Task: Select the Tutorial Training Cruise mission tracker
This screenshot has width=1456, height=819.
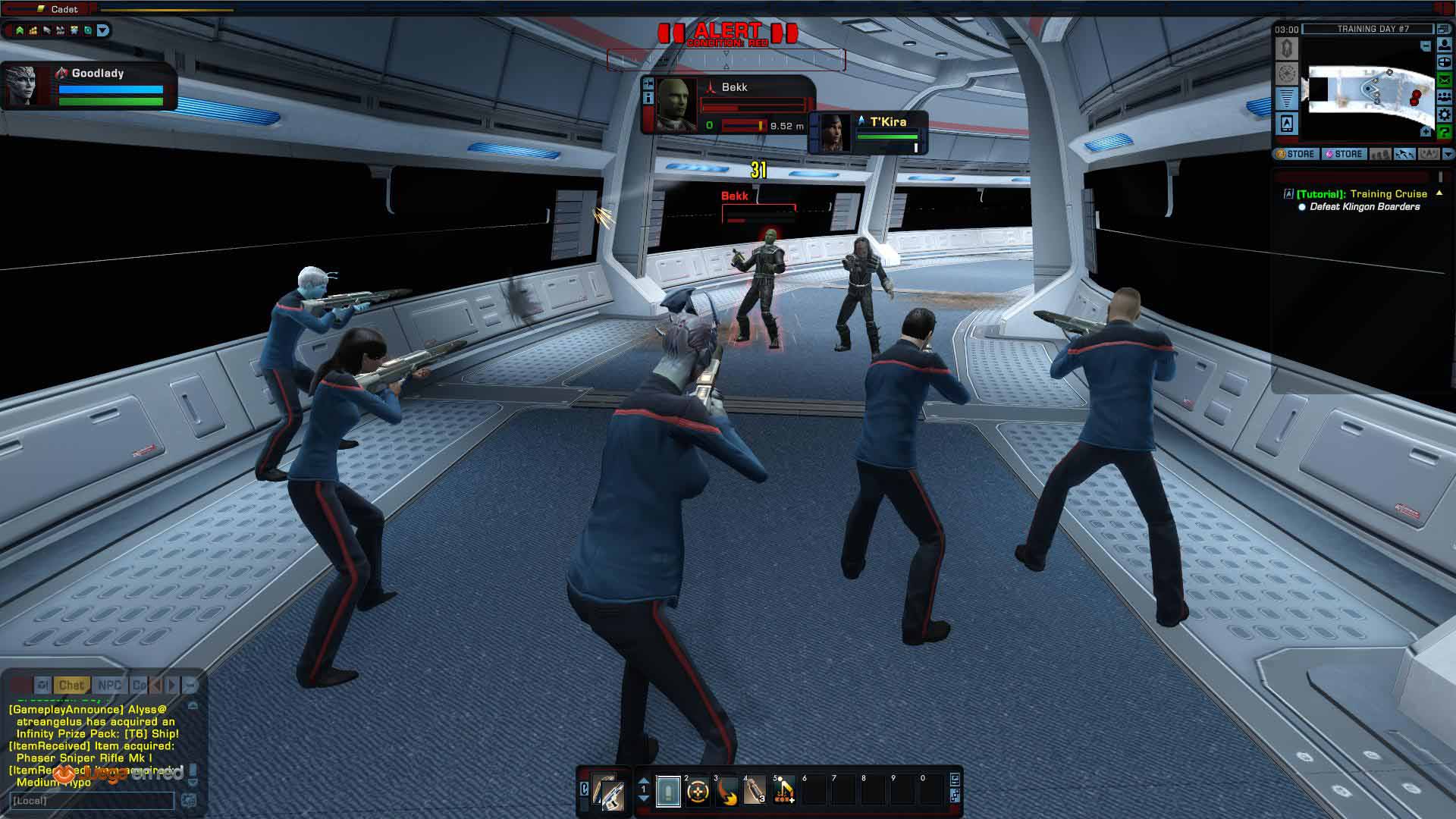Action: click(1361, 194)
